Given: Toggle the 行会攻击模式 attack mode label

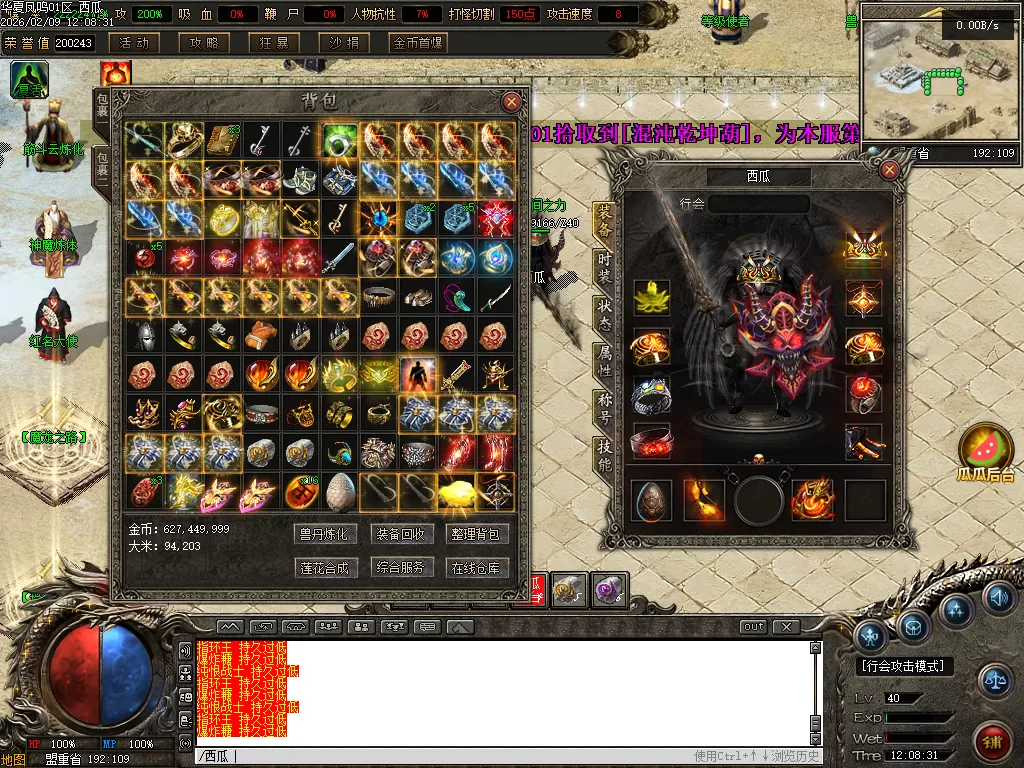Looking at the screenshot, I should click(905, 666).
